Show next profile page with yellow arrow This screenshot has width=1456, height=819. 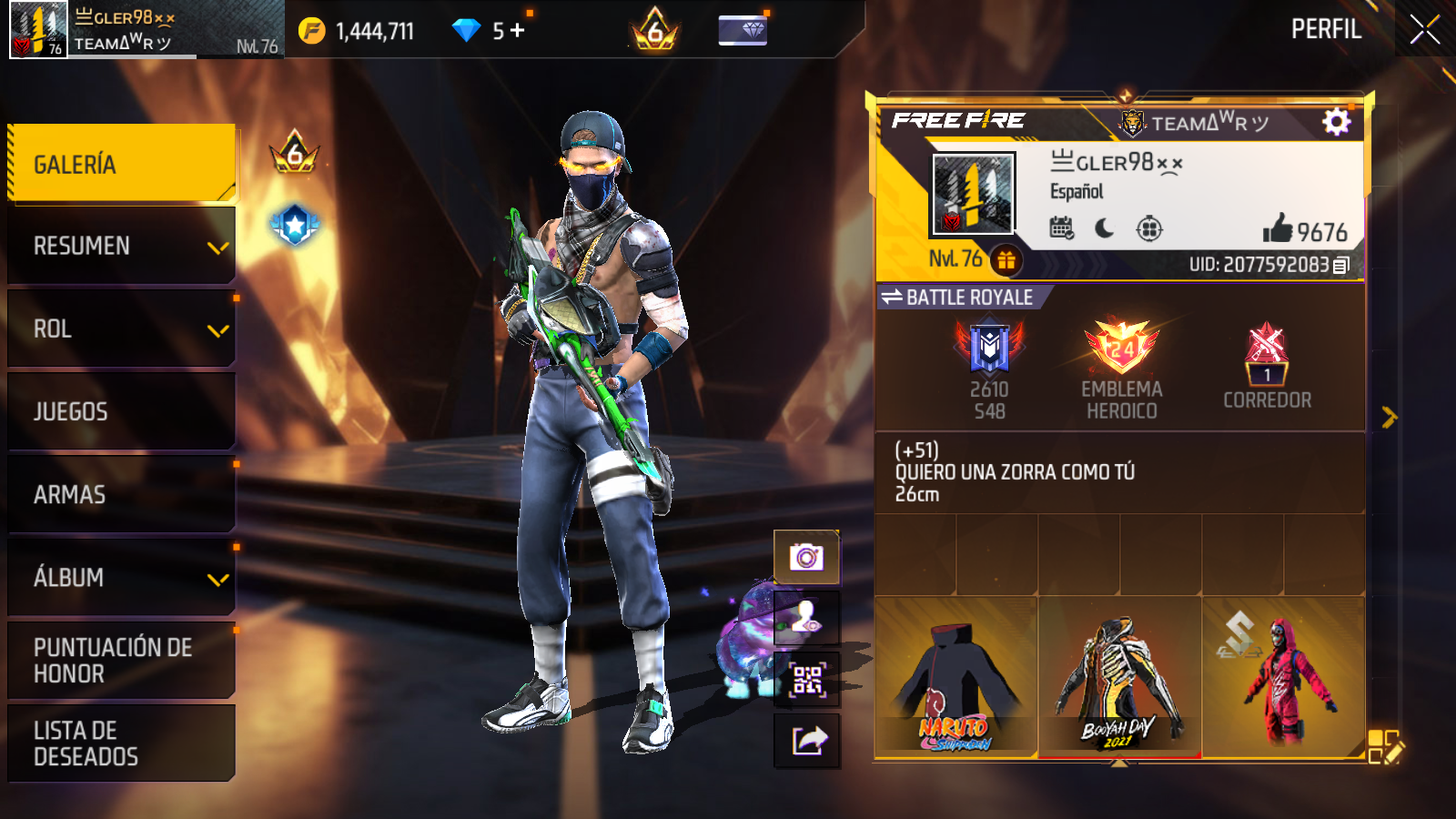pyautogui.click(x=1389, y=417)
